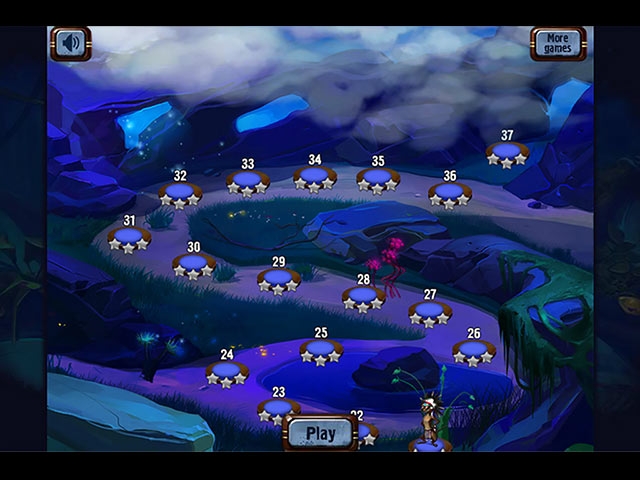Select level 23 node

point(278,408)
